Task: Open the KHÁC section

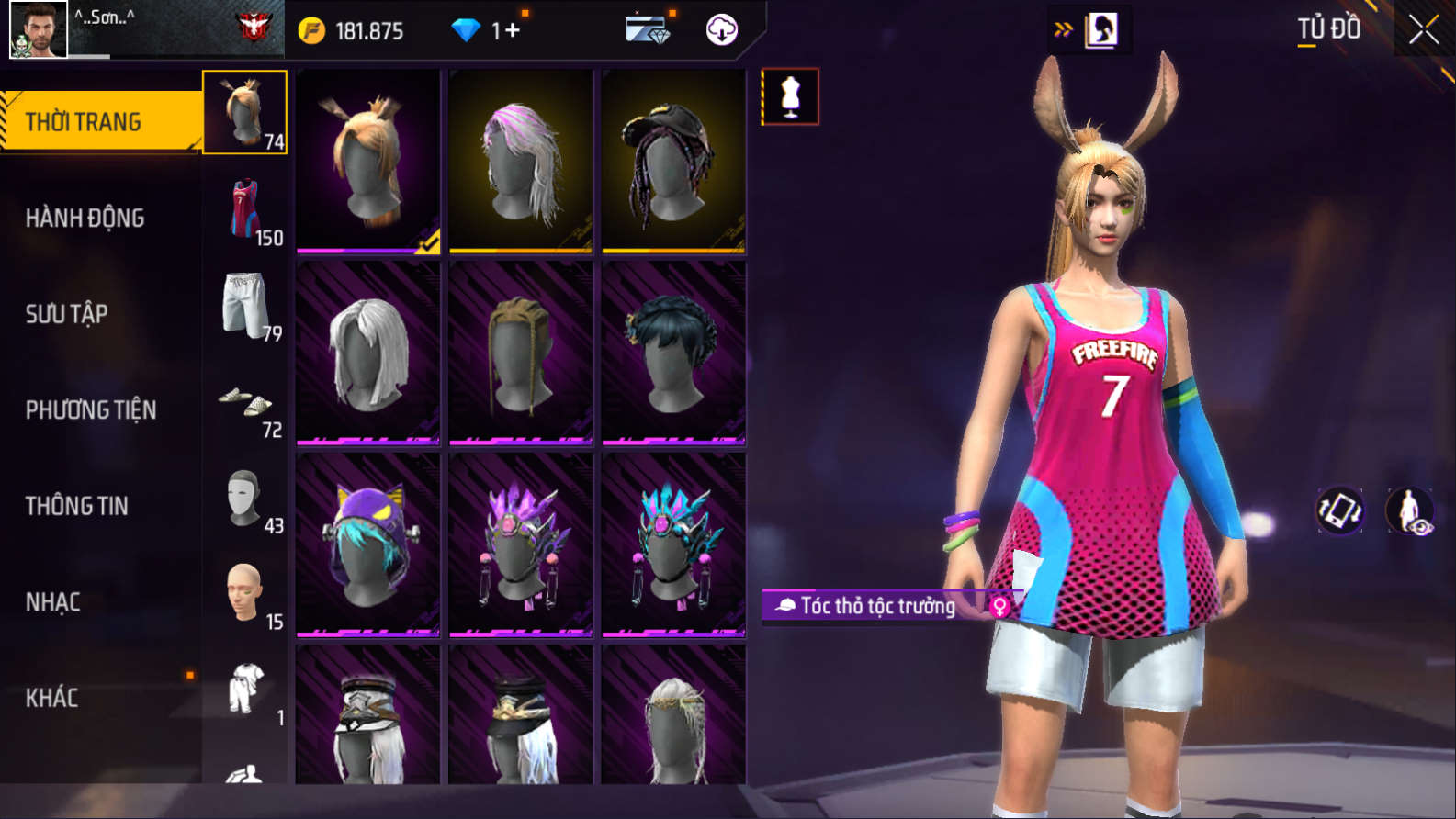Action: [52, 698]
